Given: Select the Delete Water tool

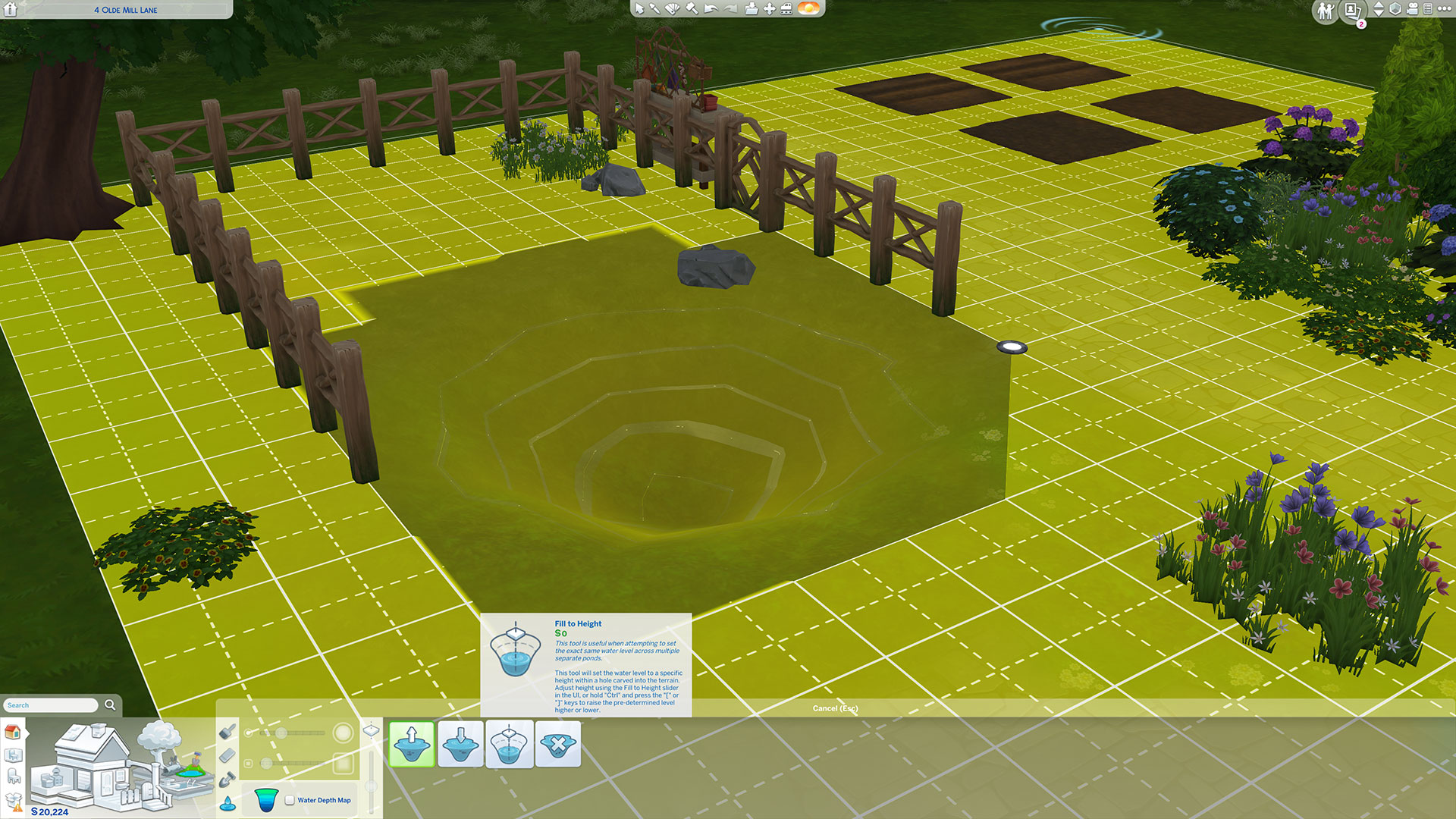Looking at the screenshot, I should (558, 744).
